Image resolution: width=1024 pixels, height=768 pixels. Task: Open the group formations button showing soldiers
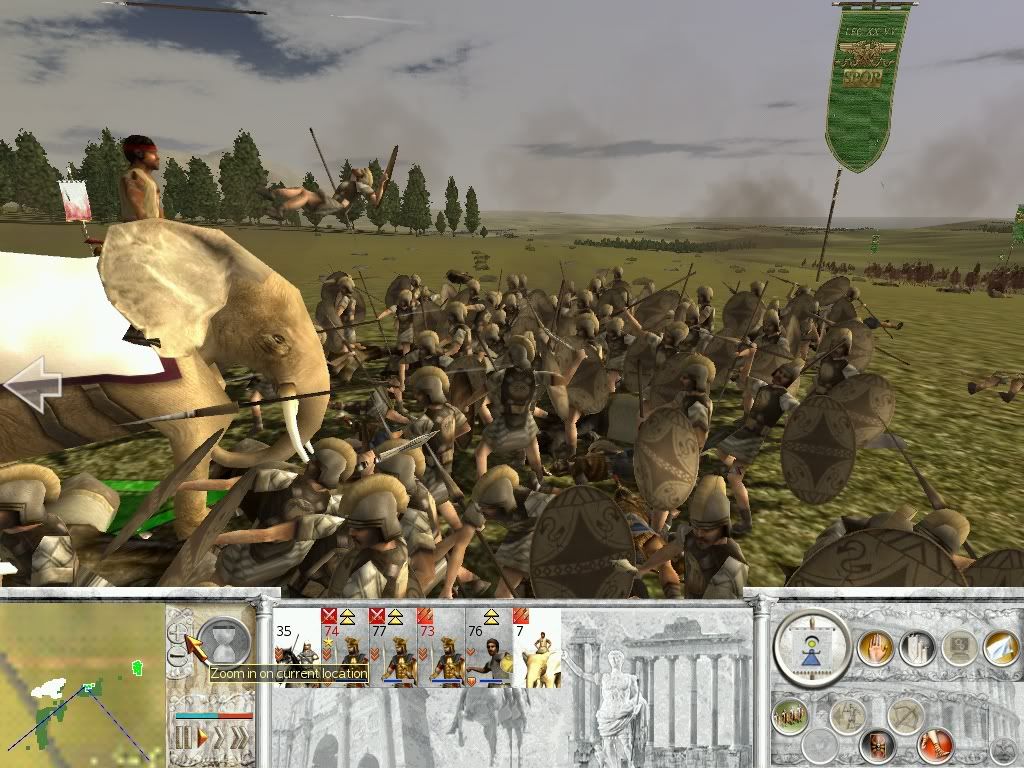(x=790, y=716)
